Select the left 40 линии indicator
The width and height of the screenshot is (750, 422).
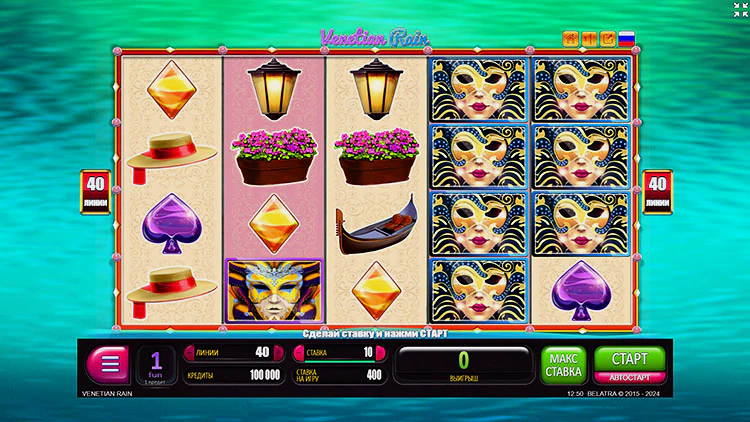pos(95,191)
